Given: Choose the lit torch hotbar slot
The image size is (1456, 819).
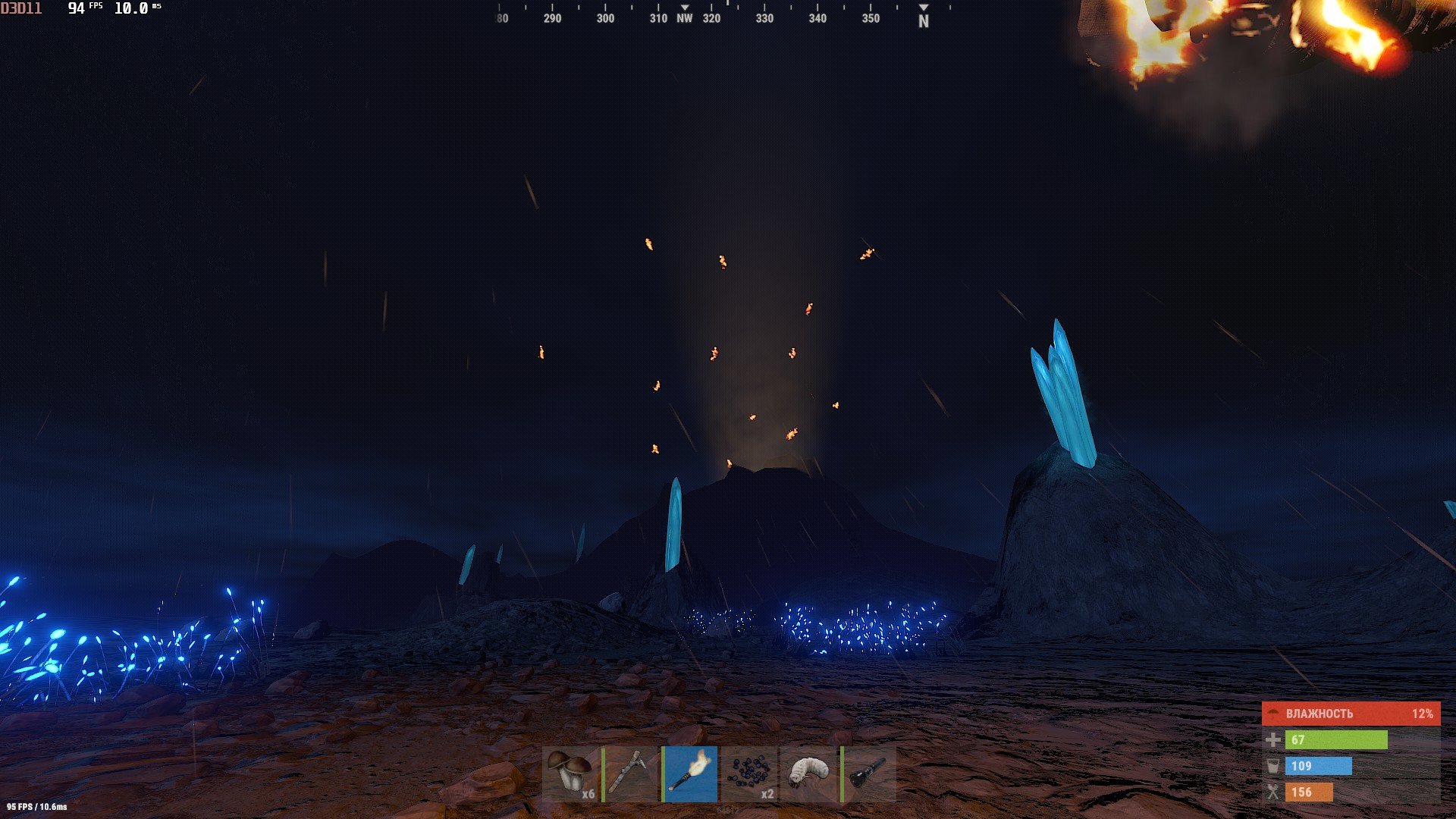Looking at the screenshot, I should (689, 773).
